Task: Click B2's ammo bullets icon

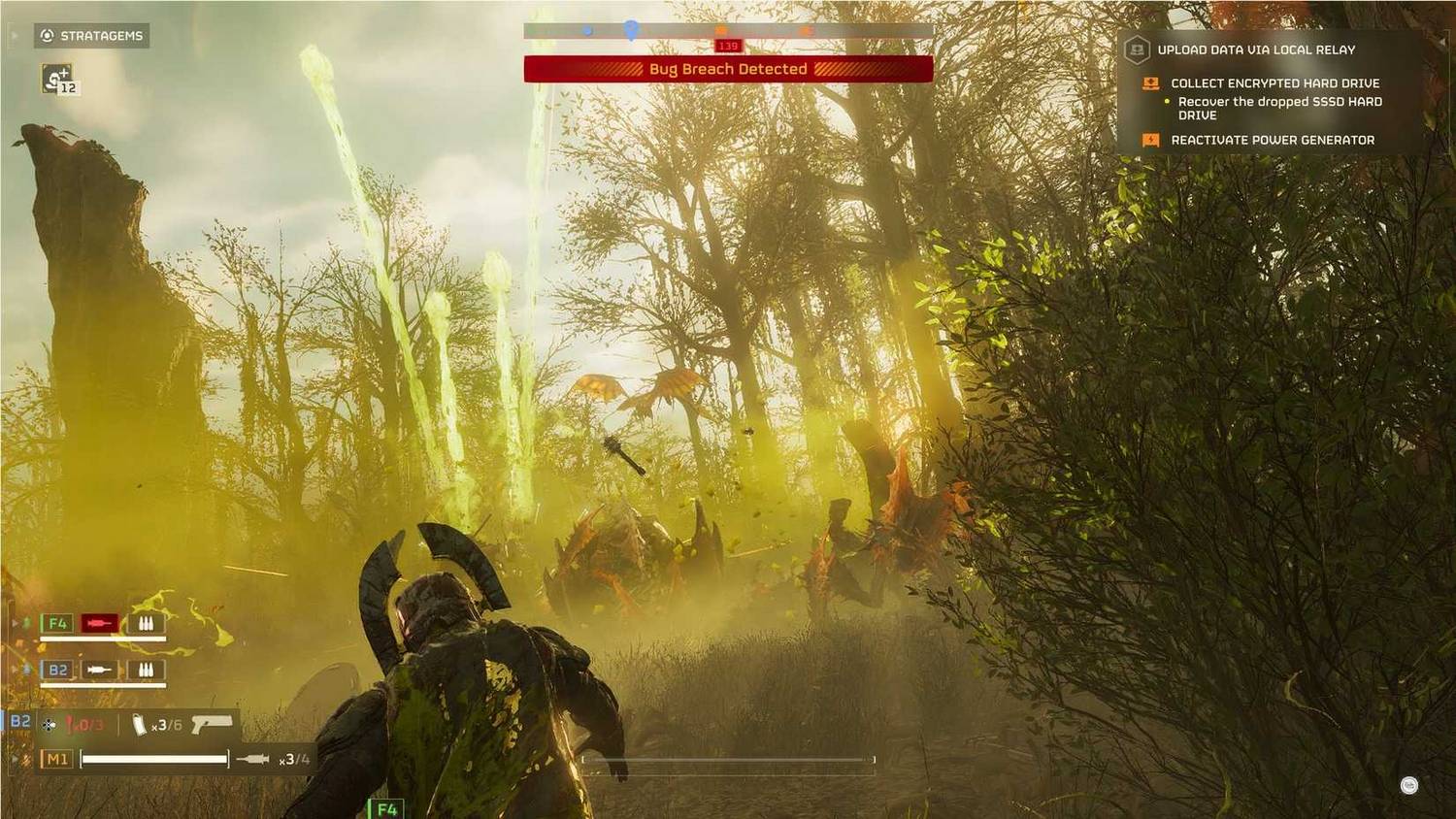Action: point(146,670)
